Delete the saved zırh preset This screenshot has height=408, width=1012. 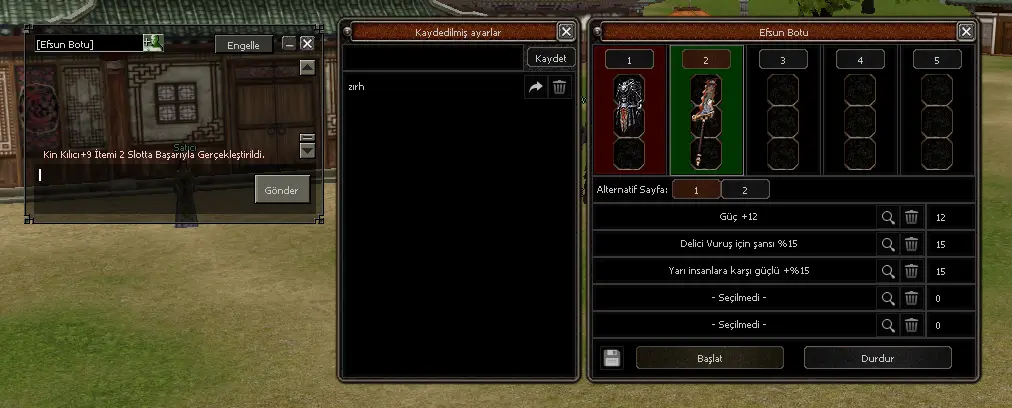point(560,88)
